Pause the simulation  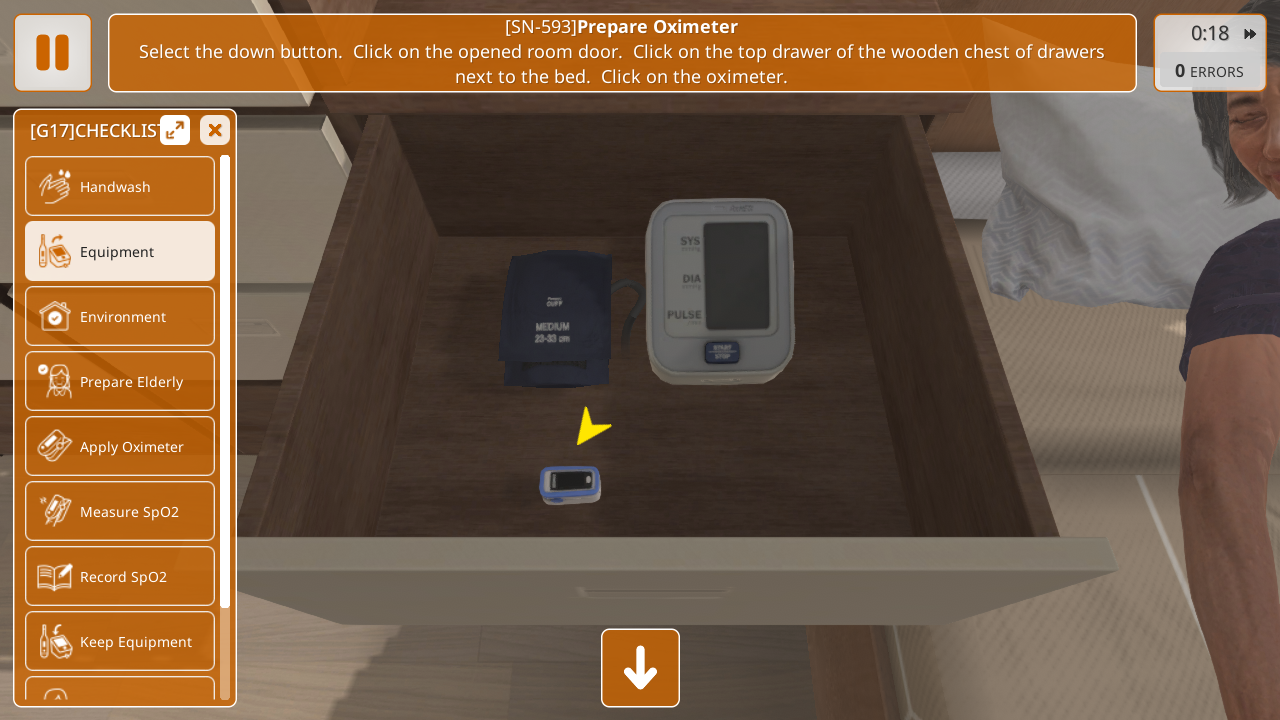(52, 53)
